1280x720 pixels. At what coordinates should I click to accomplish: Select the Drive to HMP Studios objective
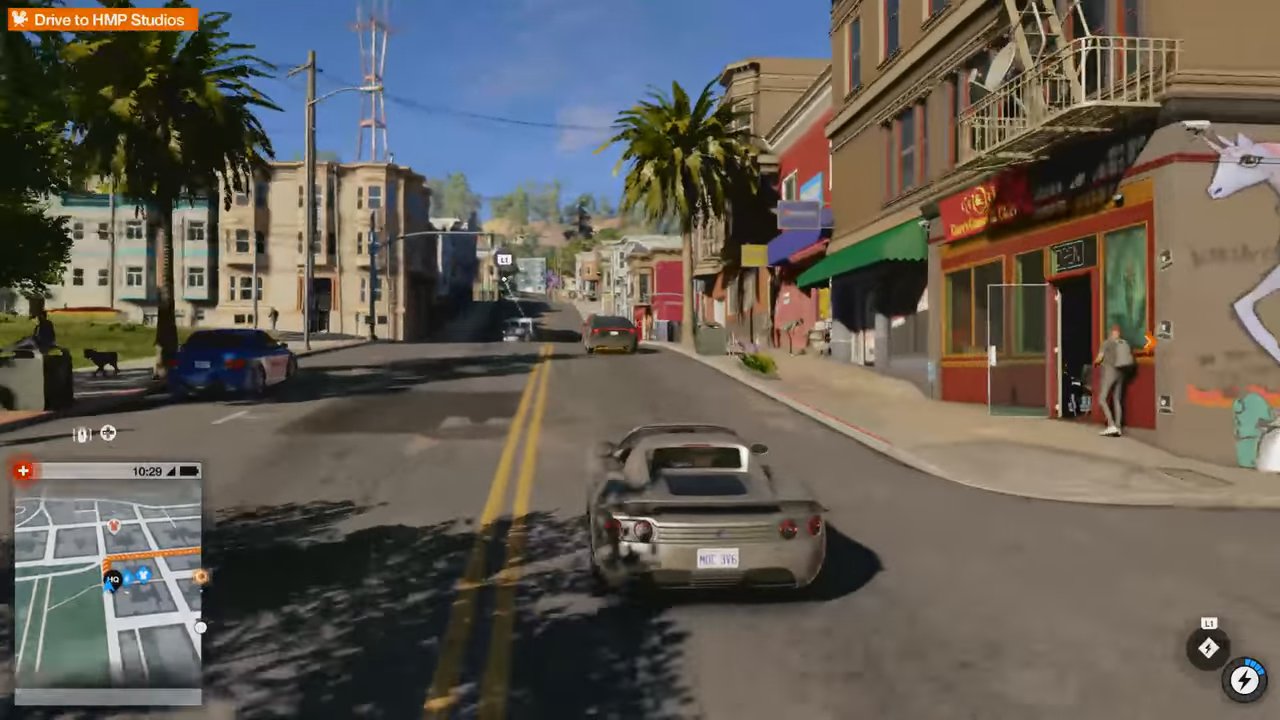103,20
